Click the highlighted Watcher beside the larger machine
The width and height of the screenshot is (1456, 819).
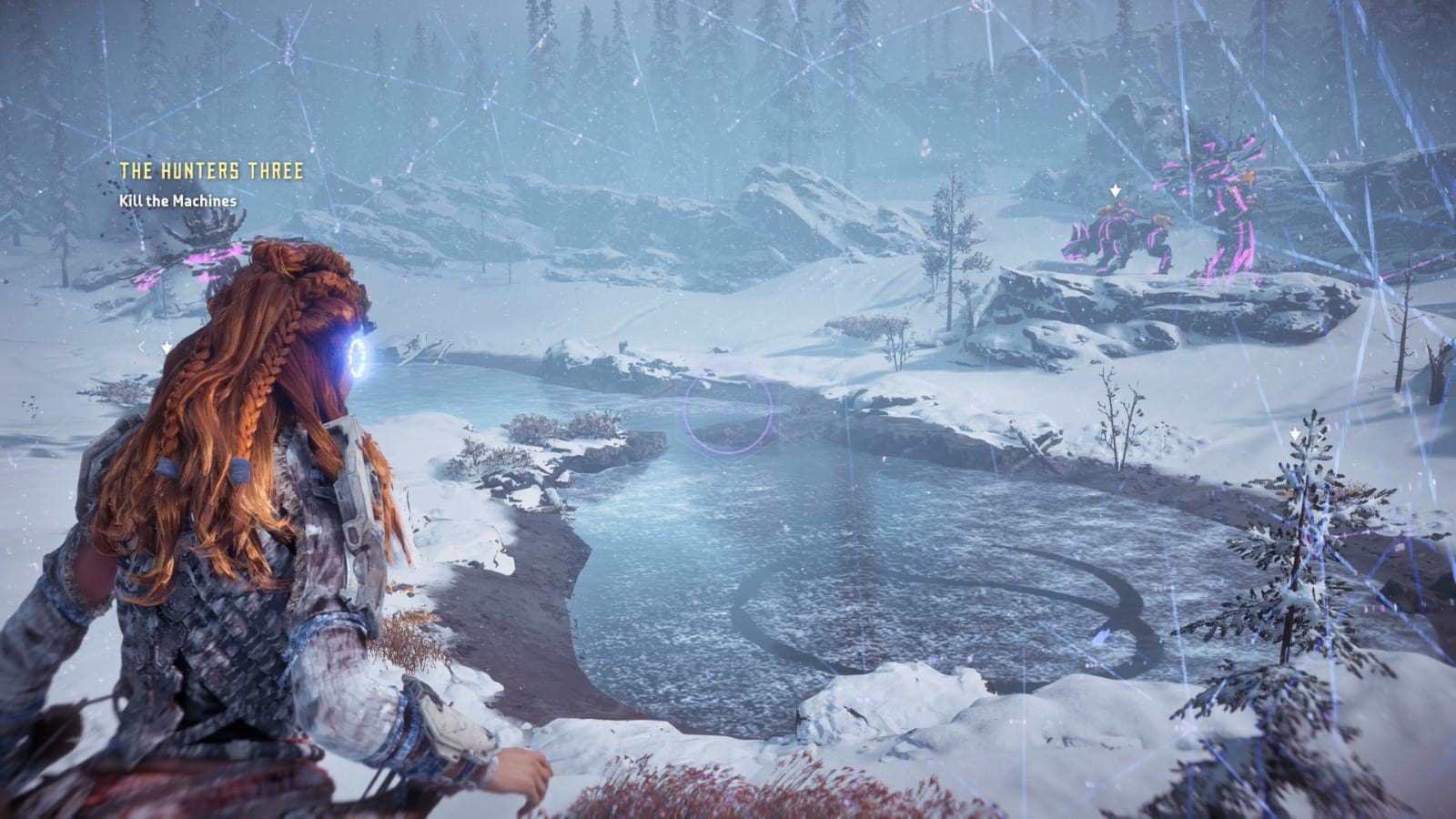click(1115, 238)
